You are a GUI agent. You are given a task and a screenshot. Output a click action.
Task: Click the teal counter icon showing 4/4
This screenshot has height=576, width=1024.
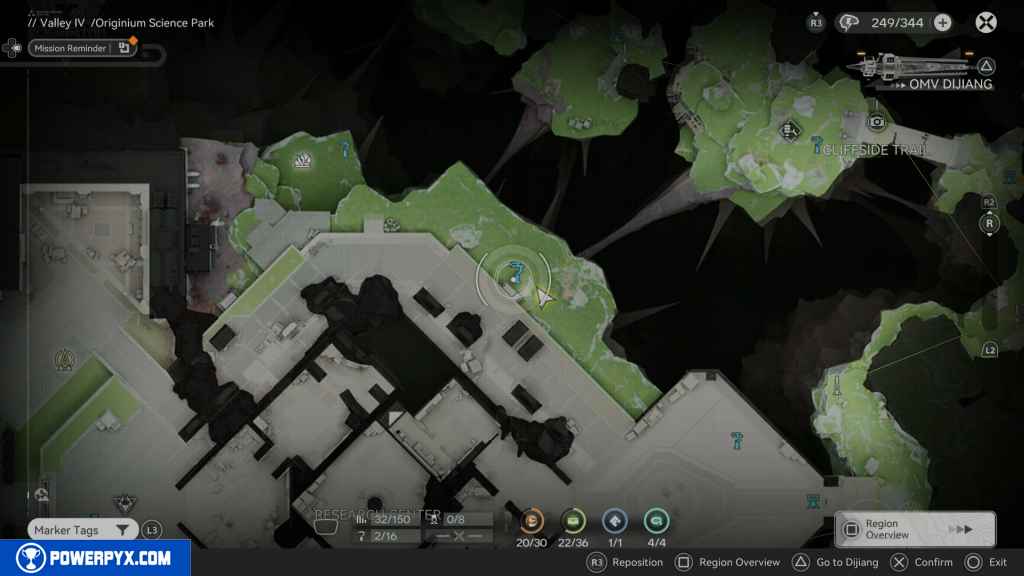pyautogui.click(x=656, y=520)
